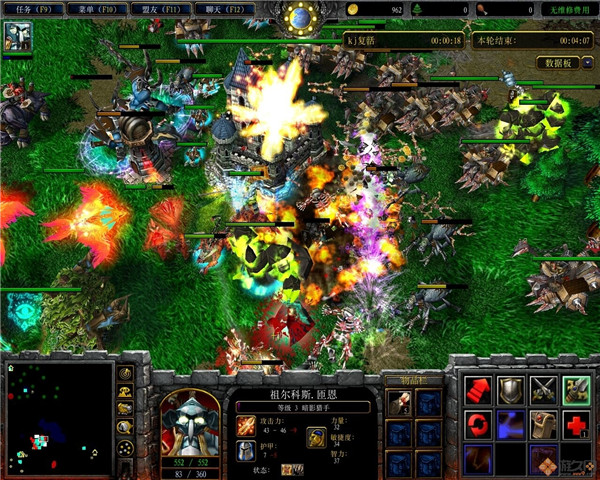Select the red circular arrows Patrol command
Screen dimensions: 600x480
(478, 424)
